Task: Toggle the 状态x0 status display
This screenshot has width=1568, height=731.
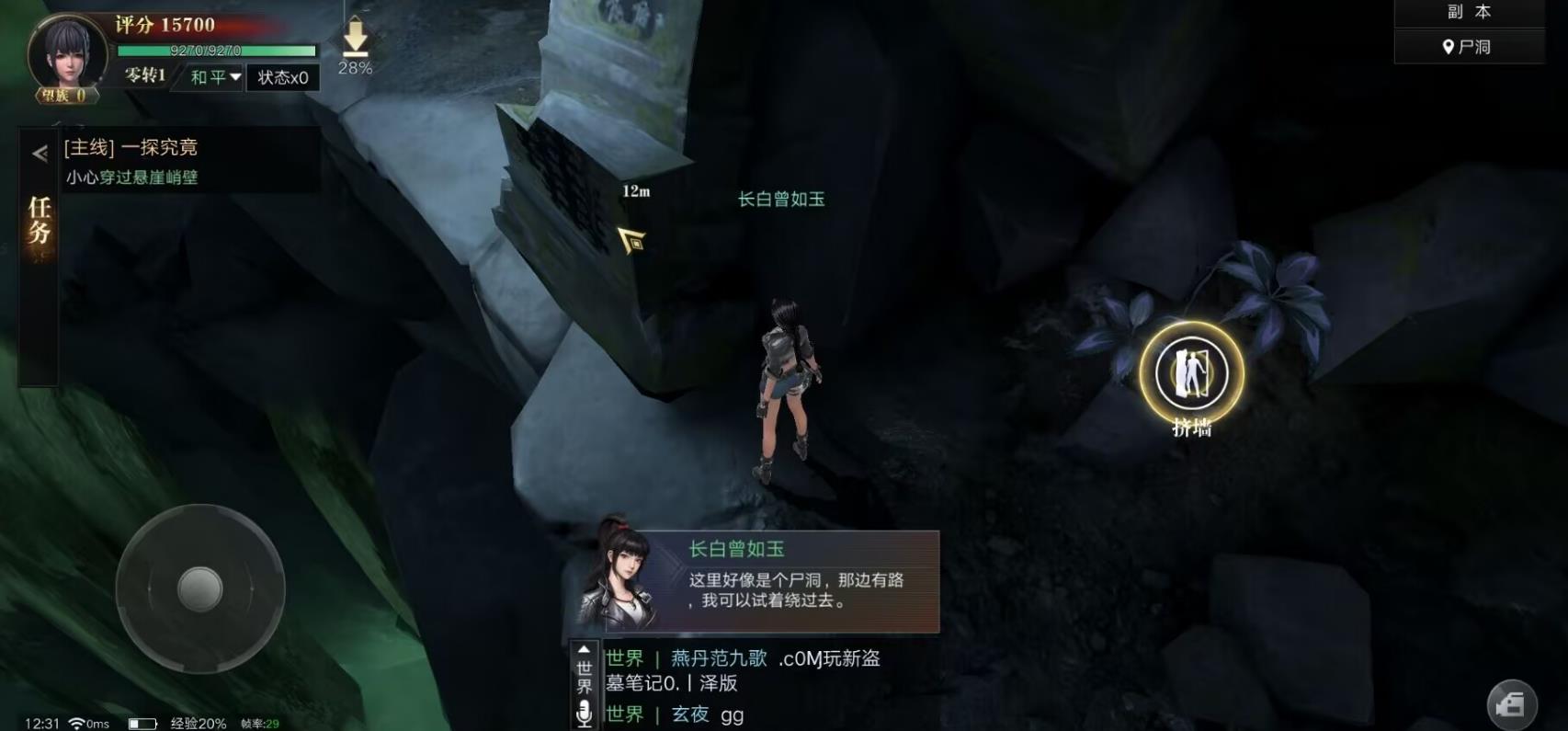Action: [284, 78]
